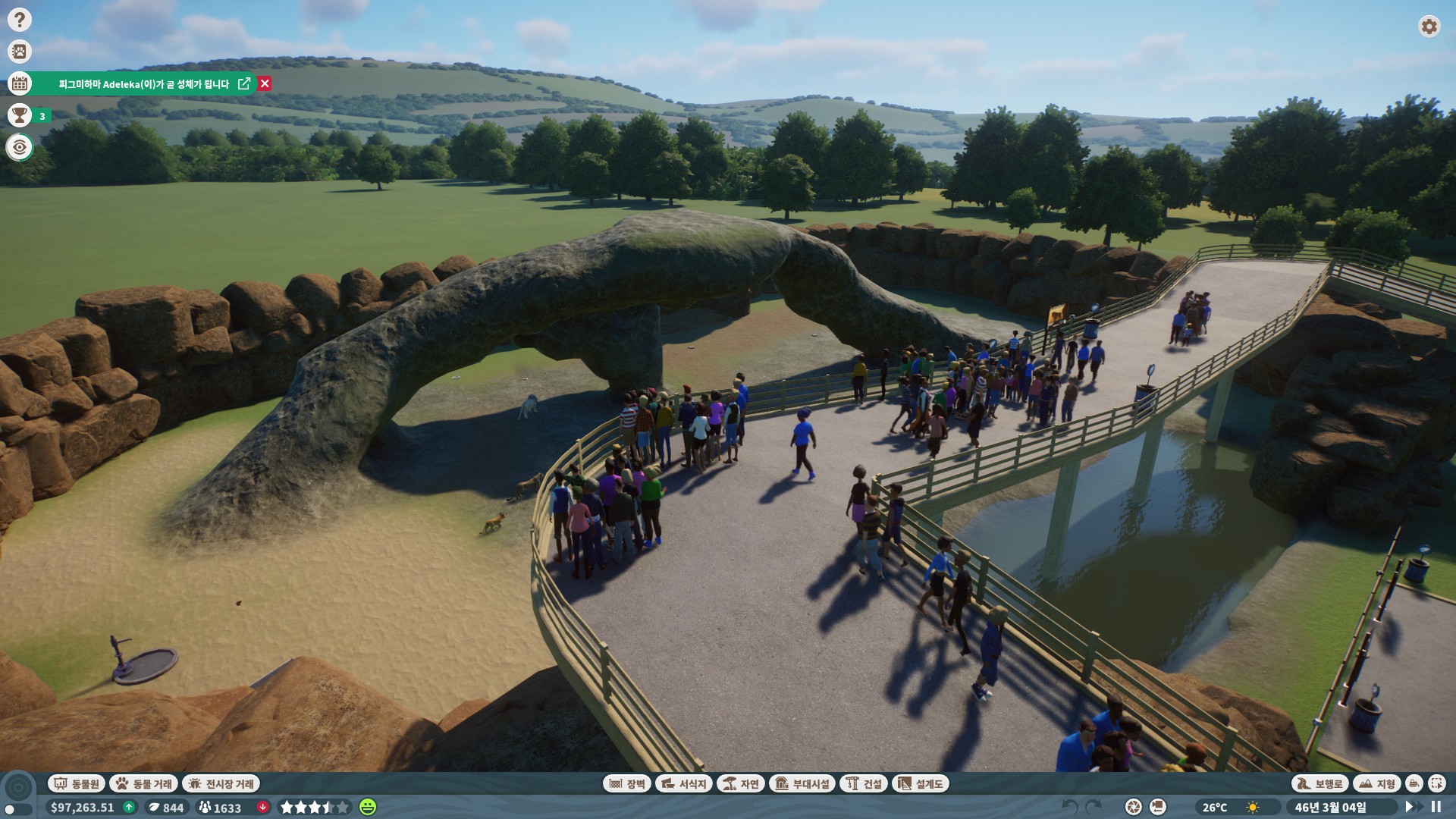Toggle the eye view modes button

pyautogui.click(x=20, y=147)
